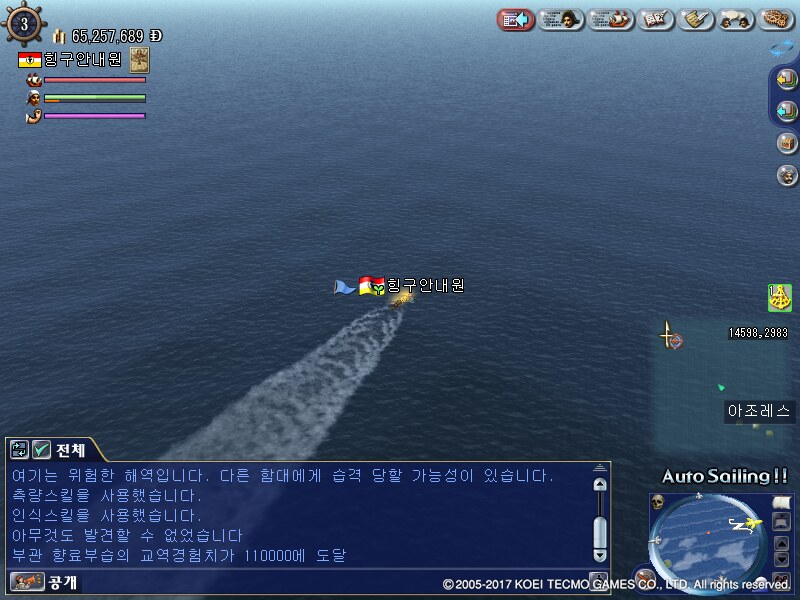Open the sailing ship menu
The width and height of the screenshot is (800, 600).
(x=611, y=19)
